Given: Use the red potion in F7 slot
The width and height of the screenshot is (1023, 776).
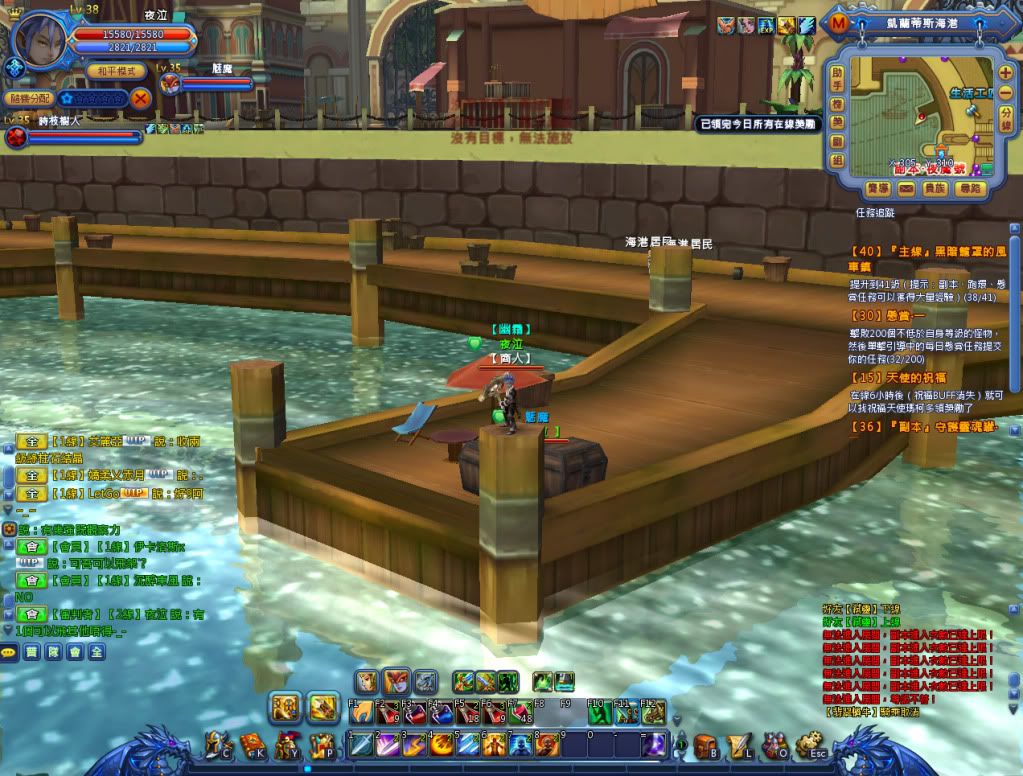Looking at the screenshot, I should click(x=520, y=713).
